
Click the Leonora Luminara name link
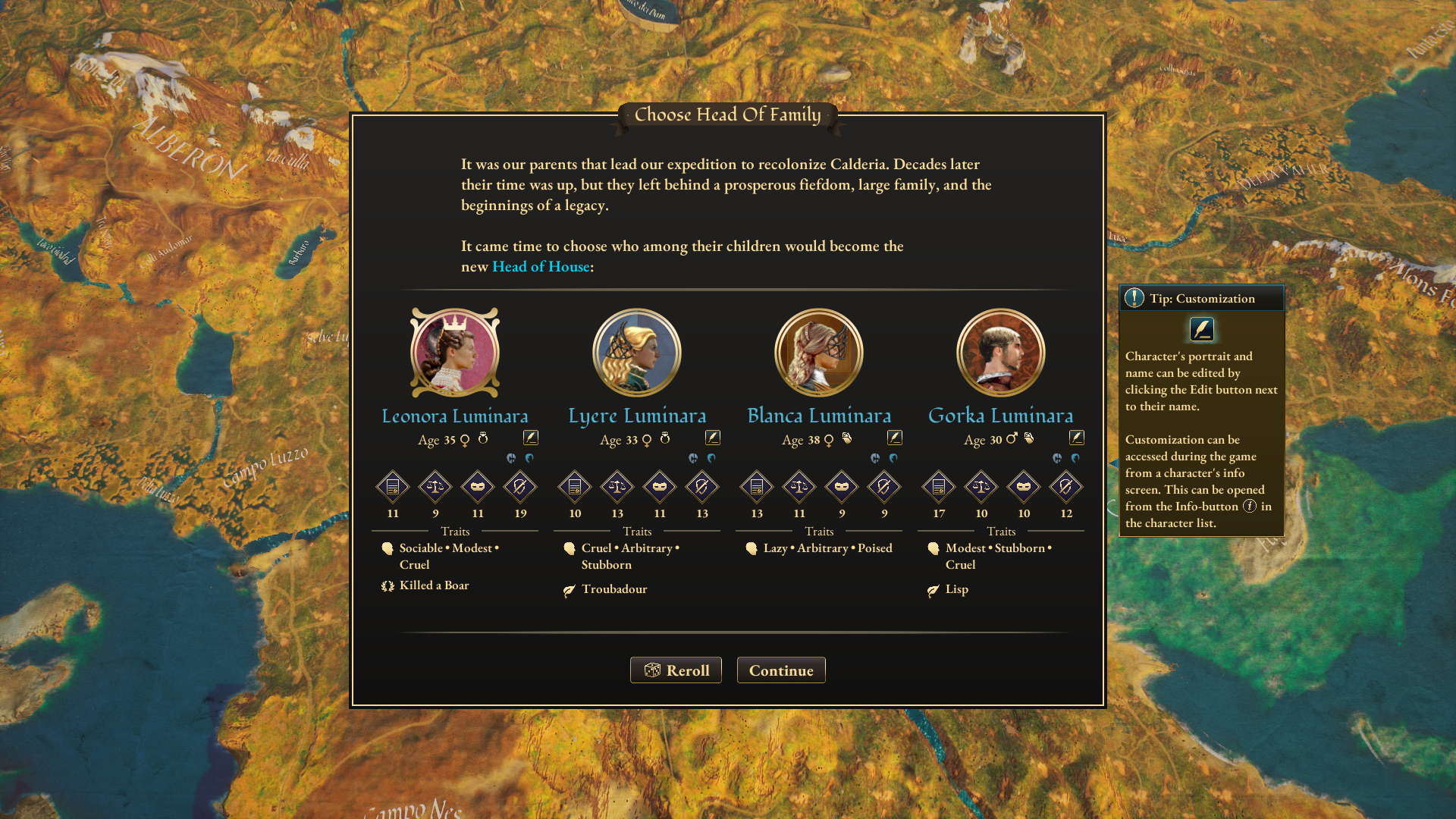tap(455, 416)
